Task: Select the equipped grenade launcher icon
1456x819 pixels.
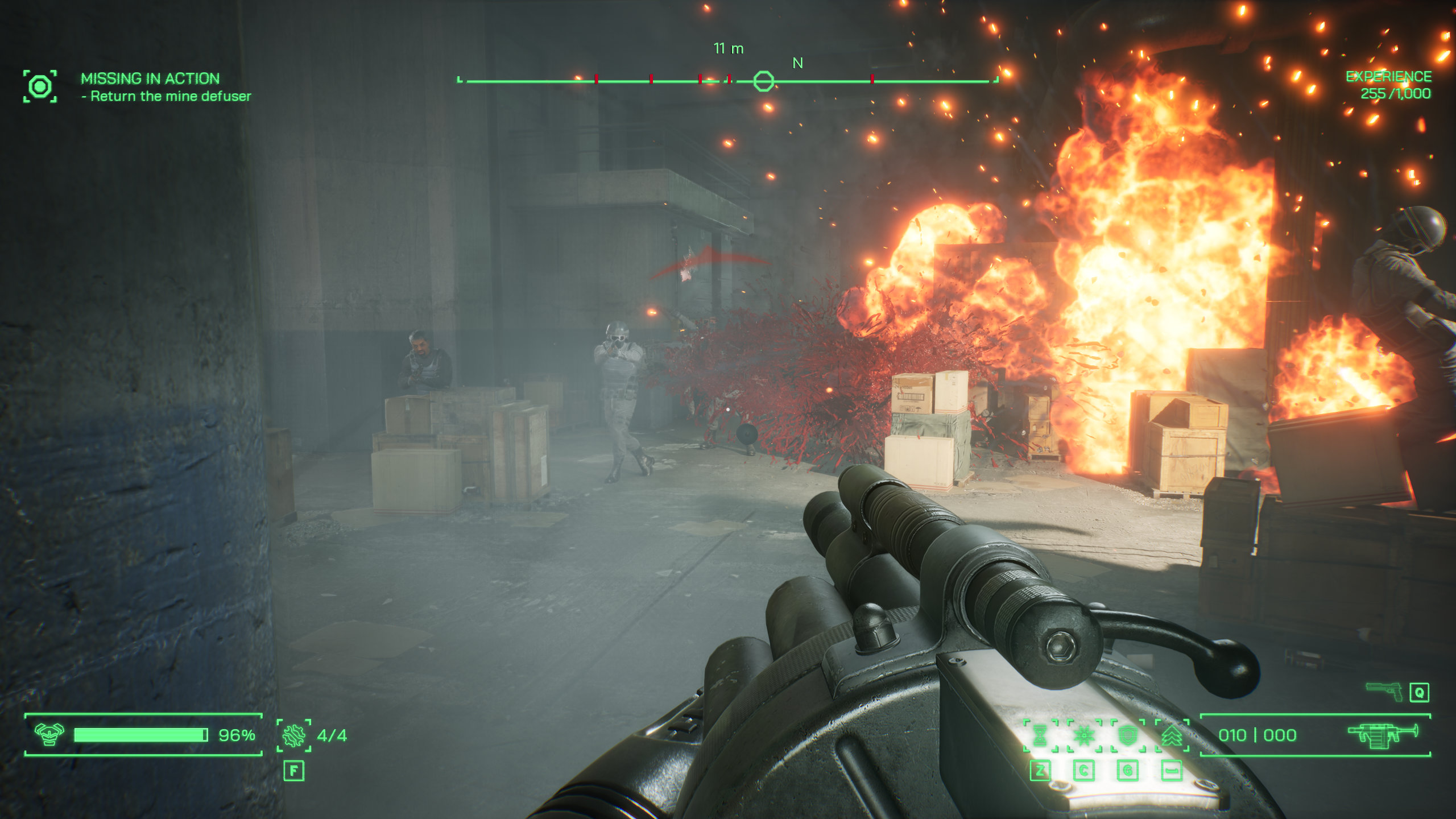Action: (1383, 735)
